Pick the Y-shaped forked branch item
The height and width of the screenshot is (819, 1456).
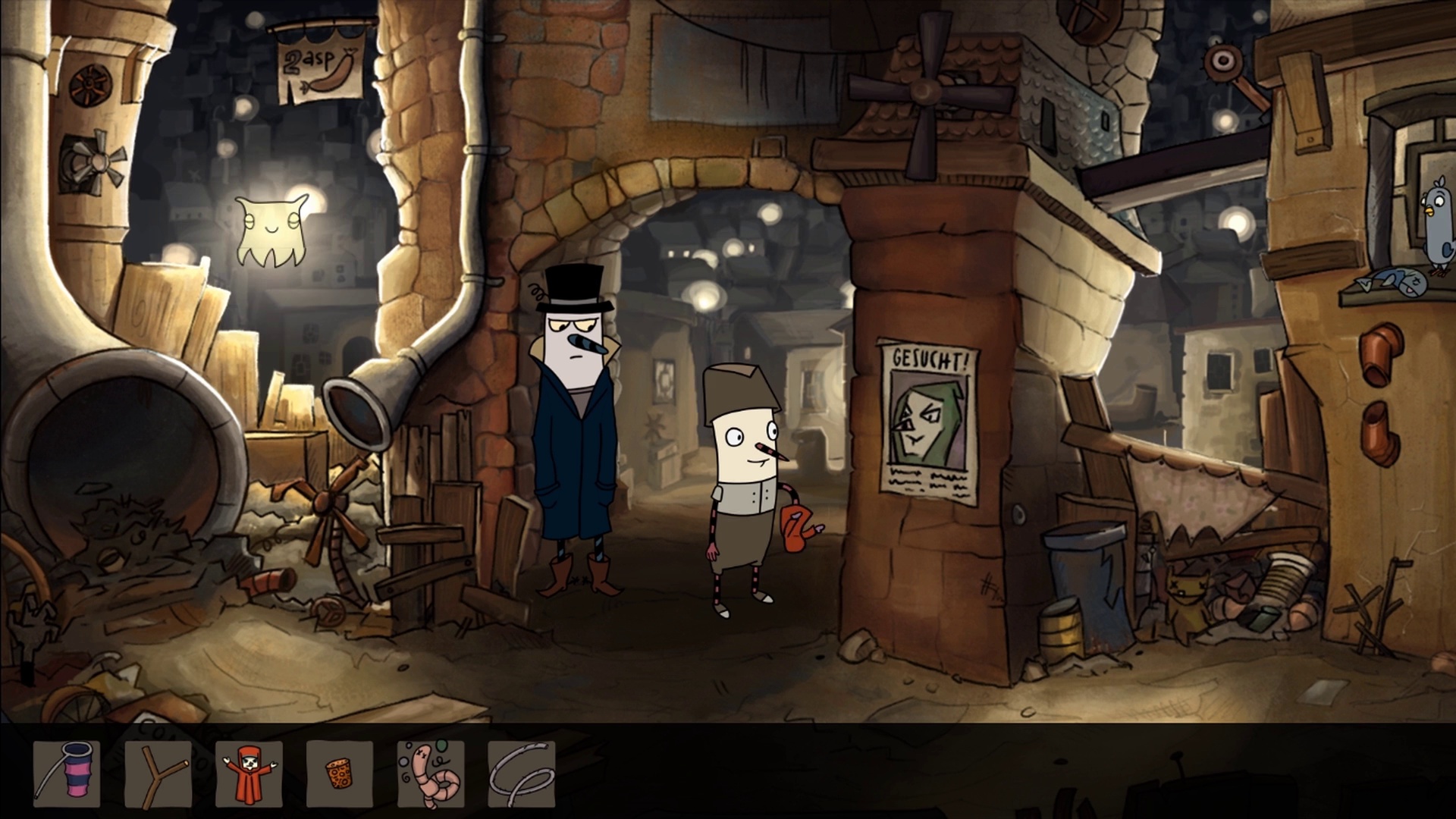(x=158, y=773)
